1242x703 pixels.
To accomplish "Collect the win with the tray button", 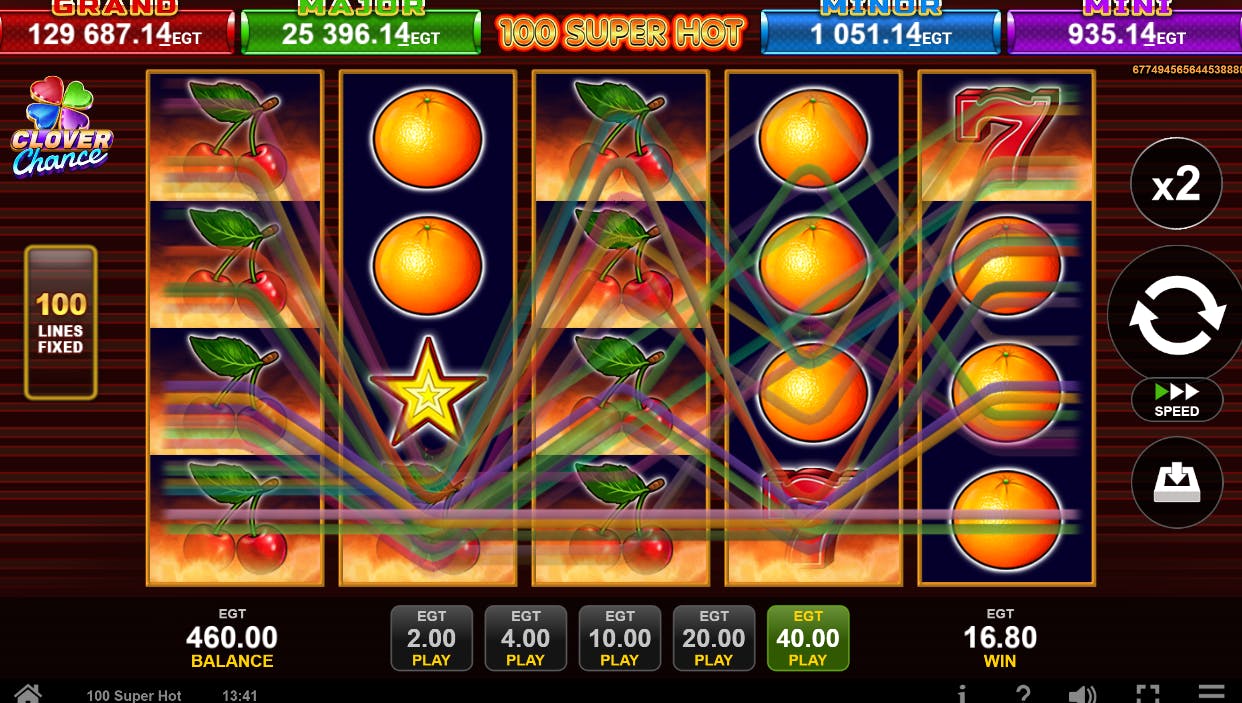I will 1177,483.
